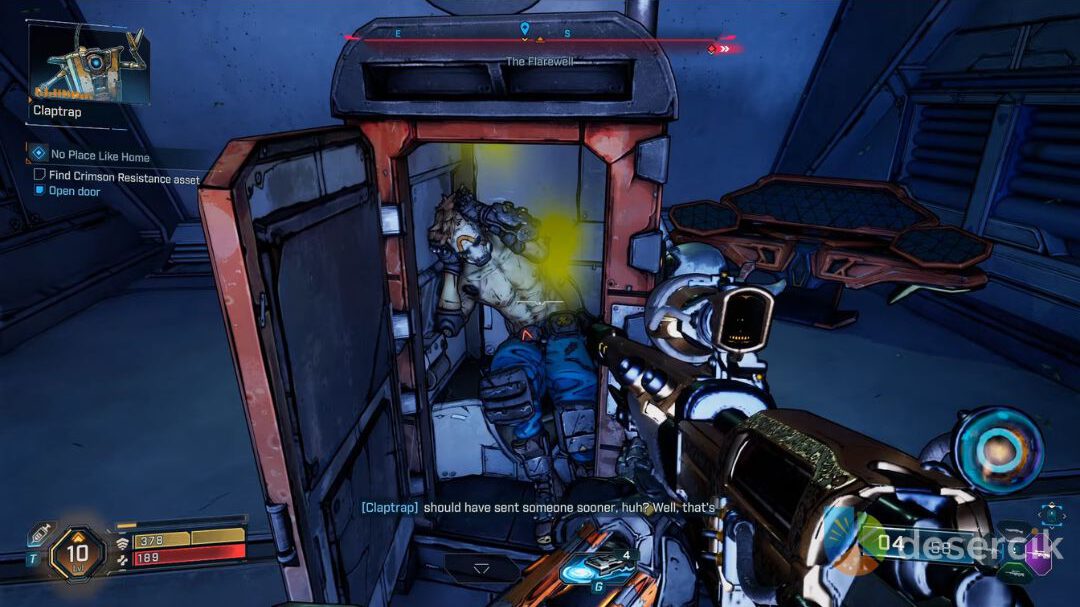Use the syringe health item icon
Image resolution: width=1080 pixels, height=607 pixels.
click(x=41, y=533)
